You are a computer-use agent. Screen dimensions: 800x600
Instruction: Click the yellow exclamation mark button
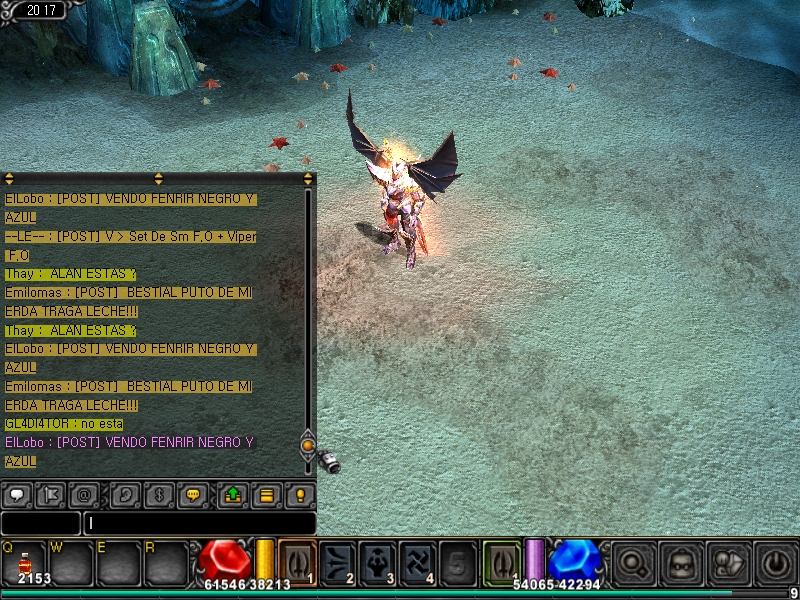coord(299,494)
